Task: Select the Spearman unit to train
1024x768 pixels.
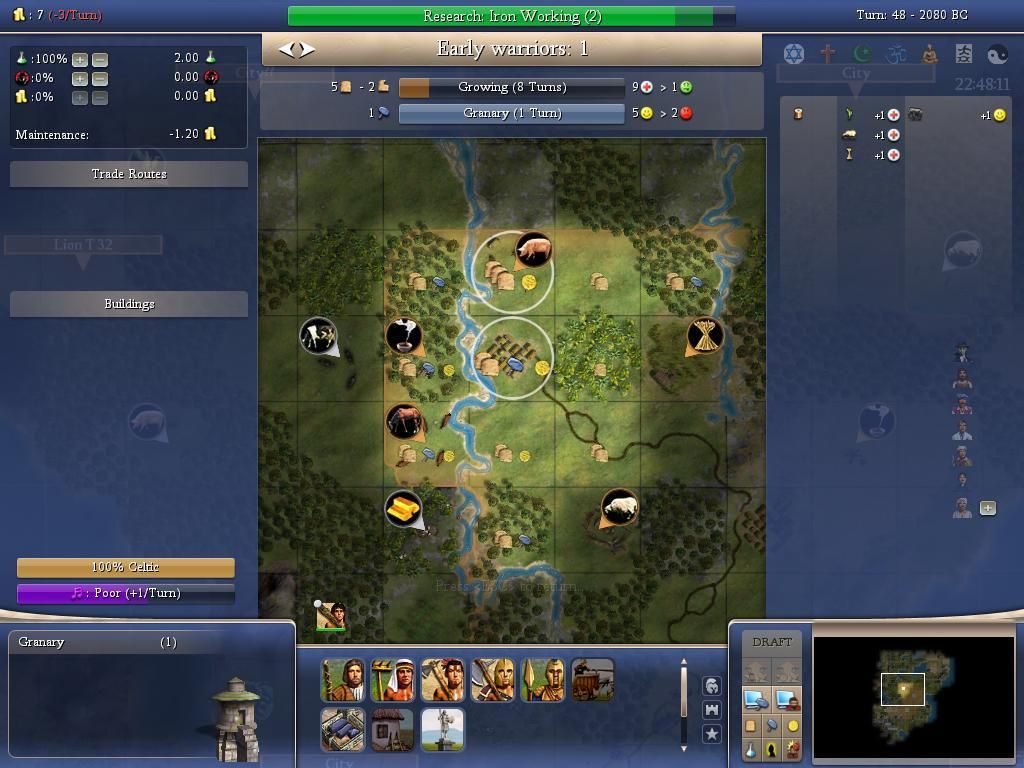Action: [x=542, y=680]
